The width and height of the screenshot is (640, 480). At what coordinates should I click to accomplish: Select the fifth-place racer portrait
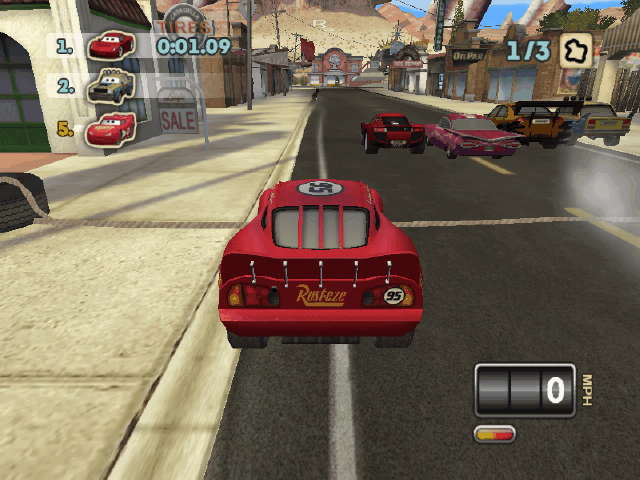point(110,129)
